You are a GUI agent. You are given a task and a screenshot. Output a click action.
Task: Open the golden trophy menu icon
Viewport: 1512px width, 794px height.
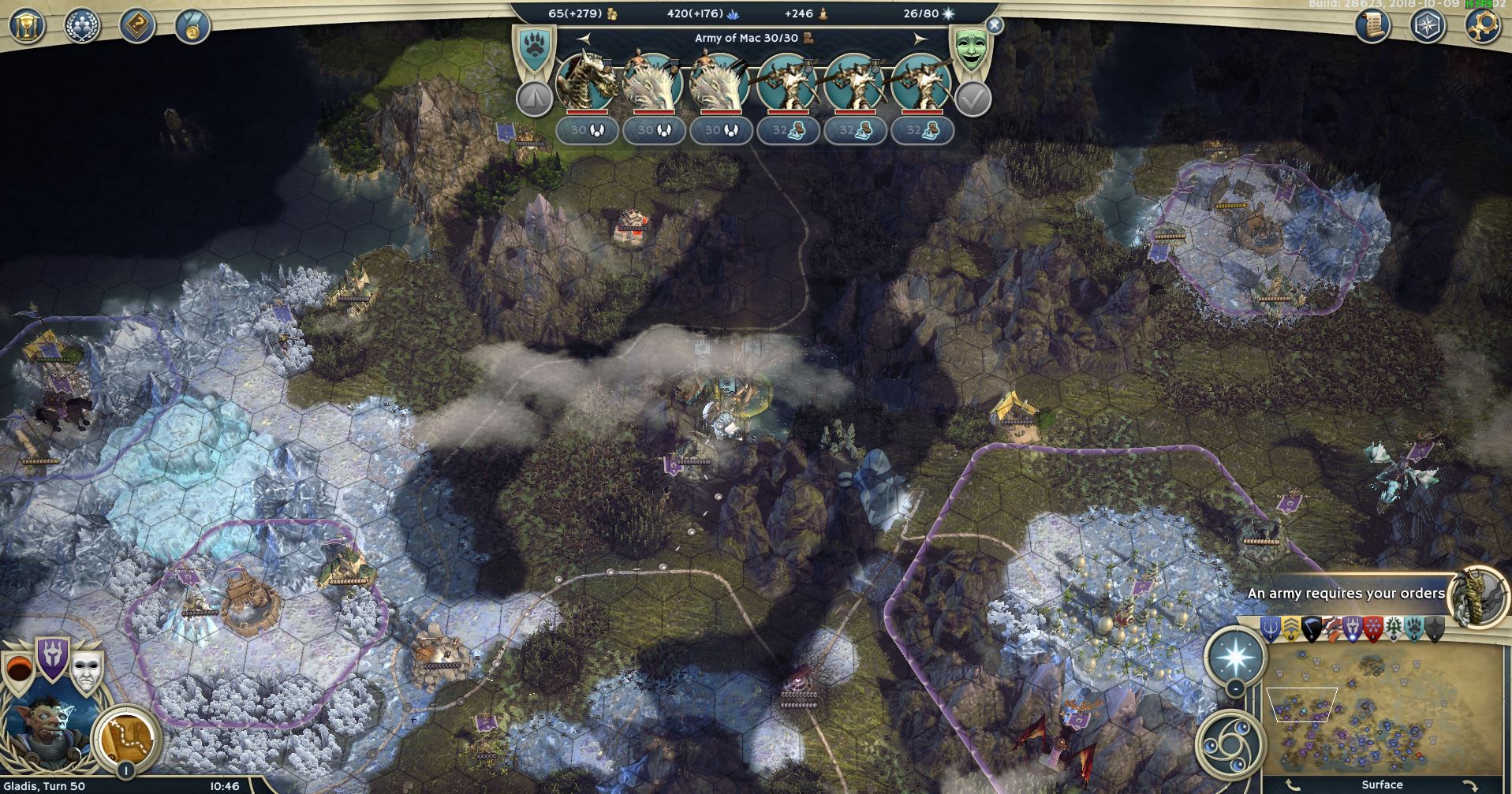point(28,26)
